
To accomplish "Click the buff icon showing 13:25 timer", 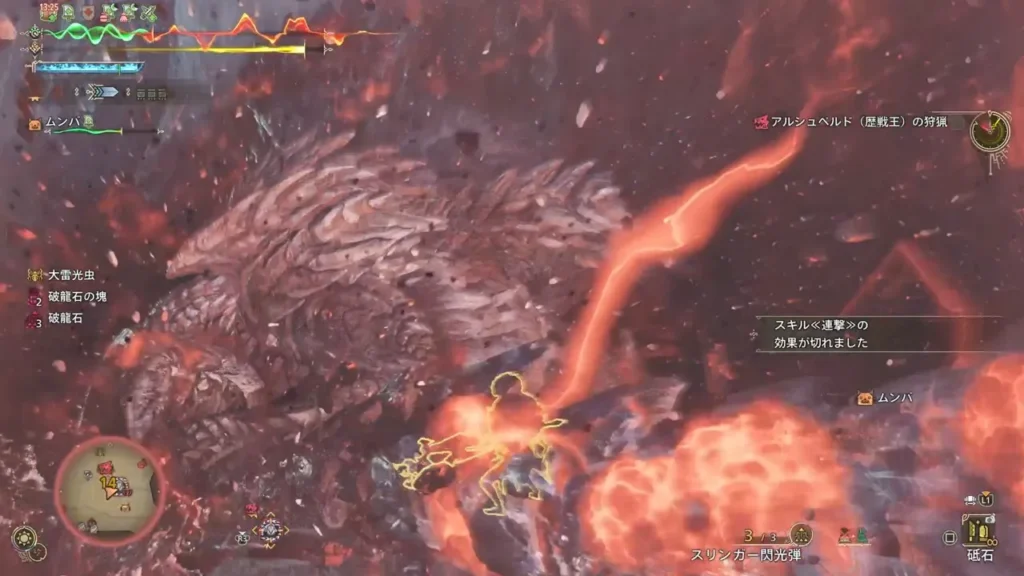I will click(x=48, y=12).
